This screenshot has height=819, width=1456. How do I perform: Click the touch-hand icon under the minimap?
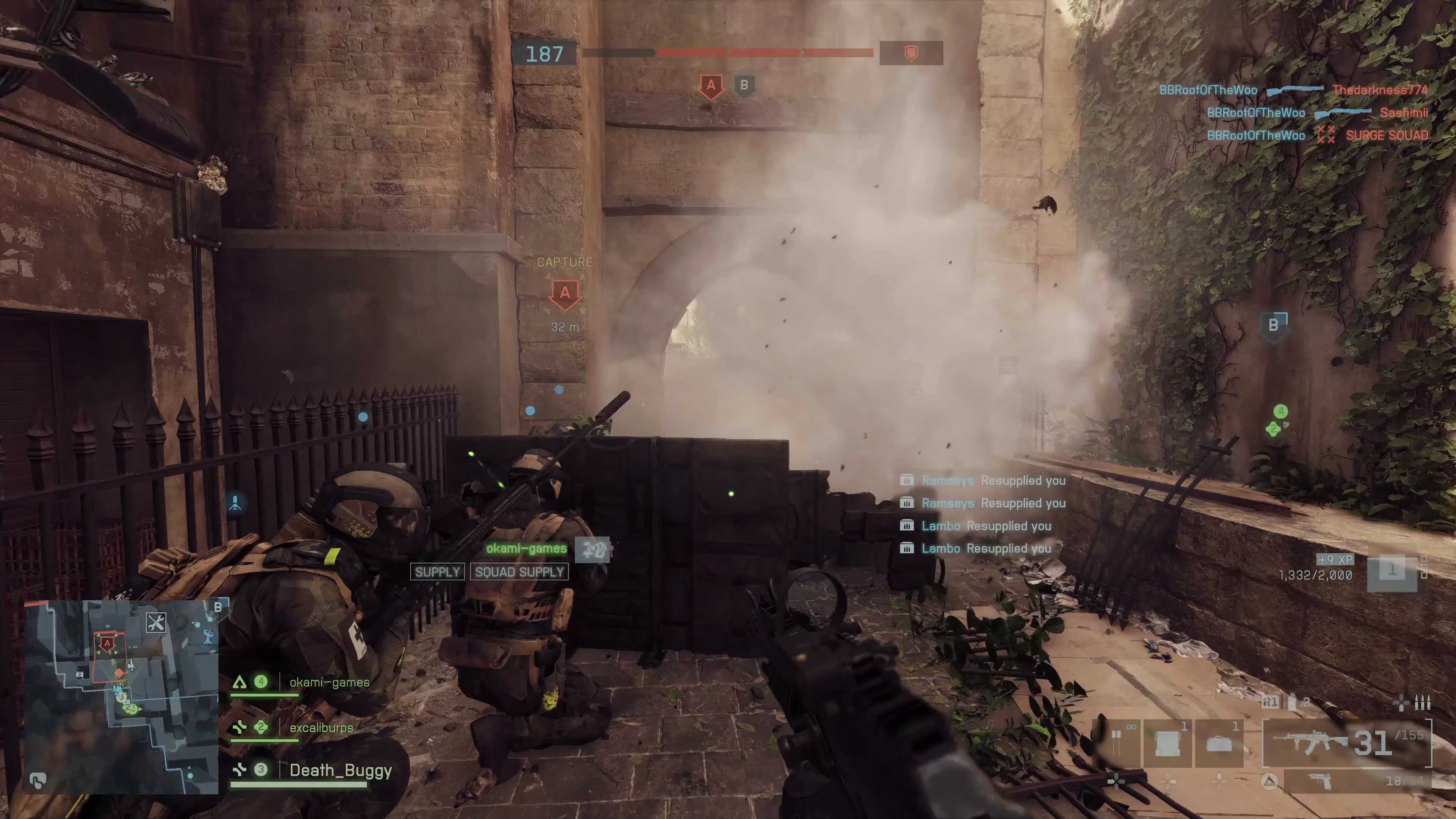click(x=38, y=781)
